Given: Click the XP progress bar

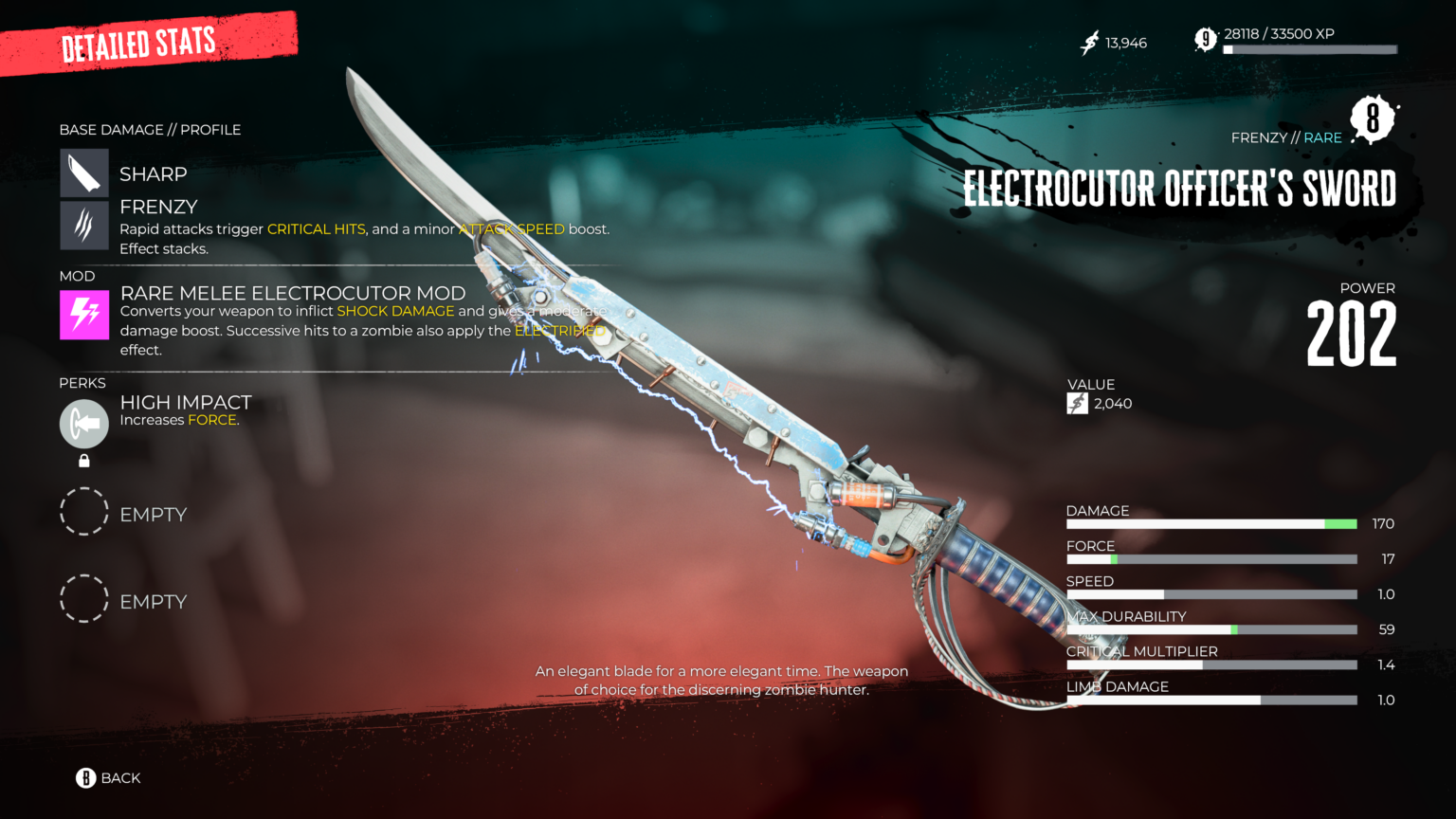Looking at the screenshot, I should 1308,49.
